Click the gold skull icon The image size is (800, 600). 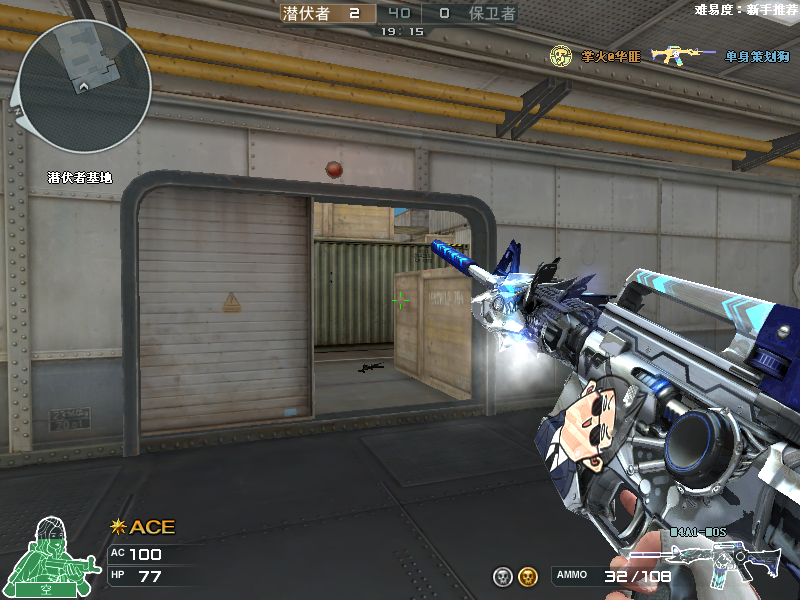tap(530, 576)
